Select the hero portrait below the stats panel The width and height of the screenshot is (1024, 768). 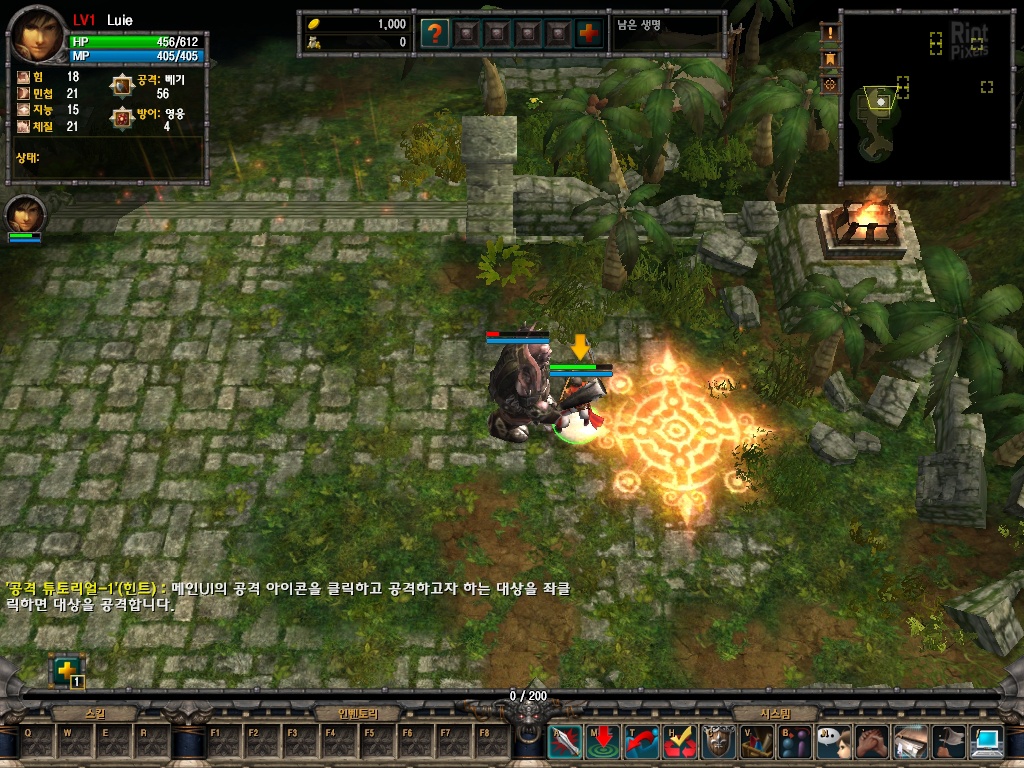tap(24, 214)
